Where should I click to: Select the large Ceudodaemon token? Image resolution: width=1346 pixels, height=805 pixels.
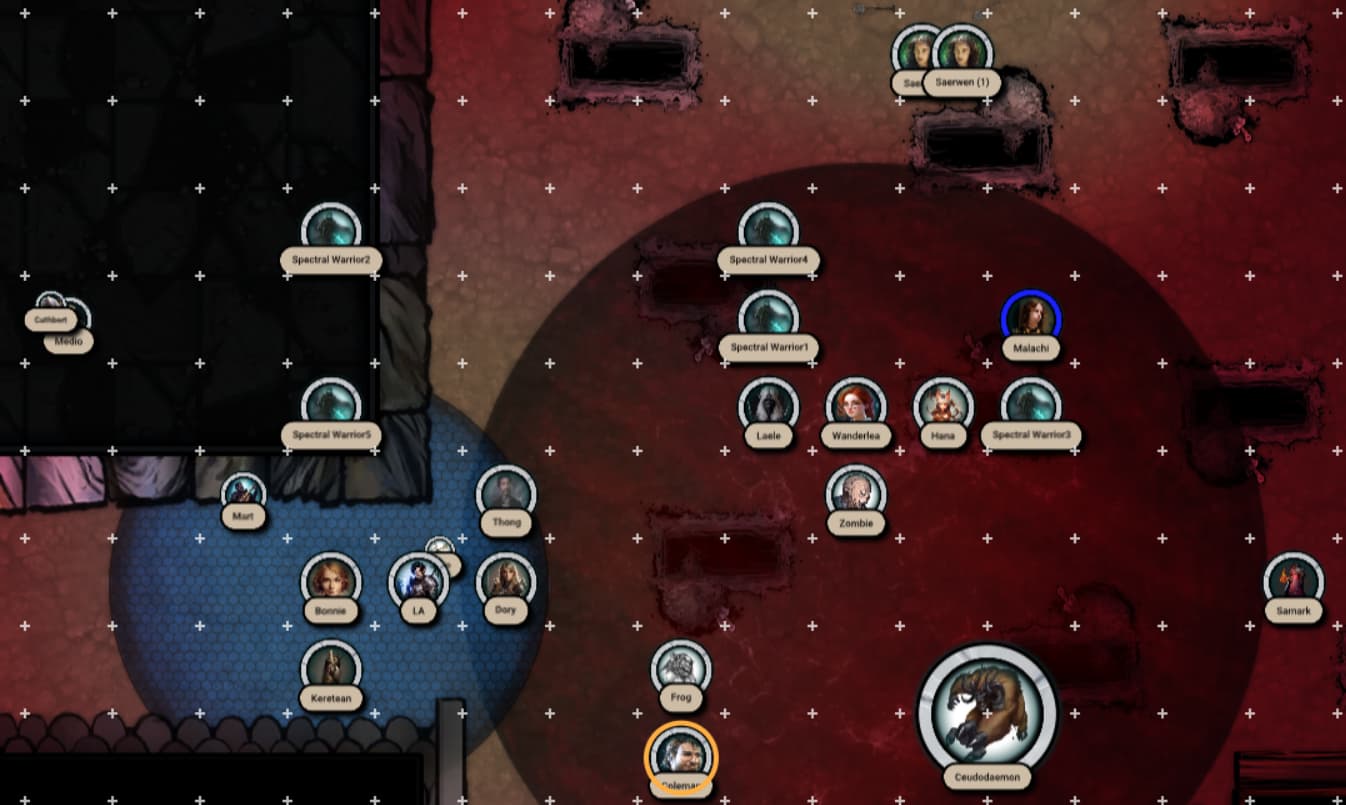click(x=987, y=711)
